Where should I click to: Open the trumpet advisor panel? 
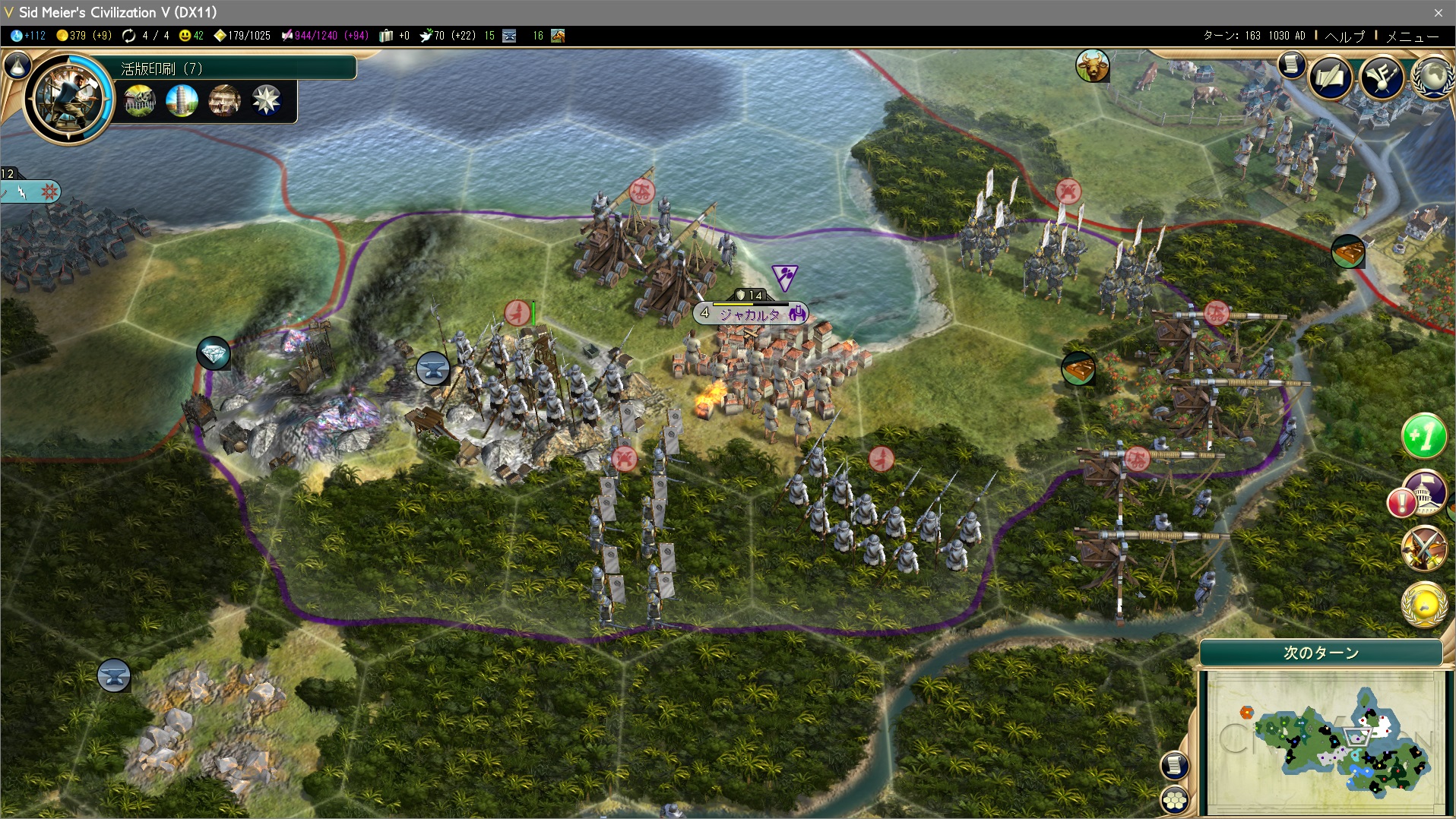click(1382, 77)
